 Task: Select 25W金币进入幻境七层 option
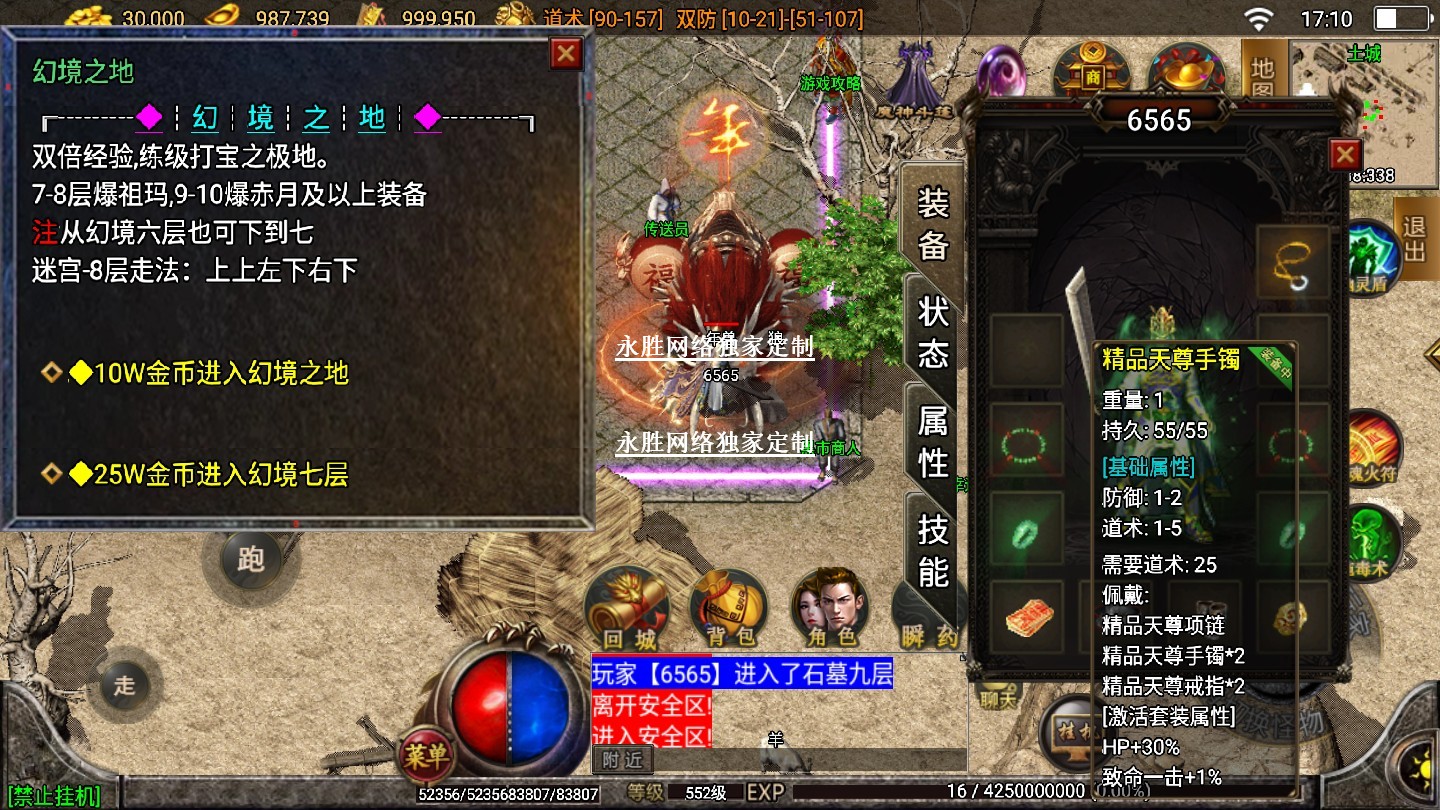tap(220, 474)
